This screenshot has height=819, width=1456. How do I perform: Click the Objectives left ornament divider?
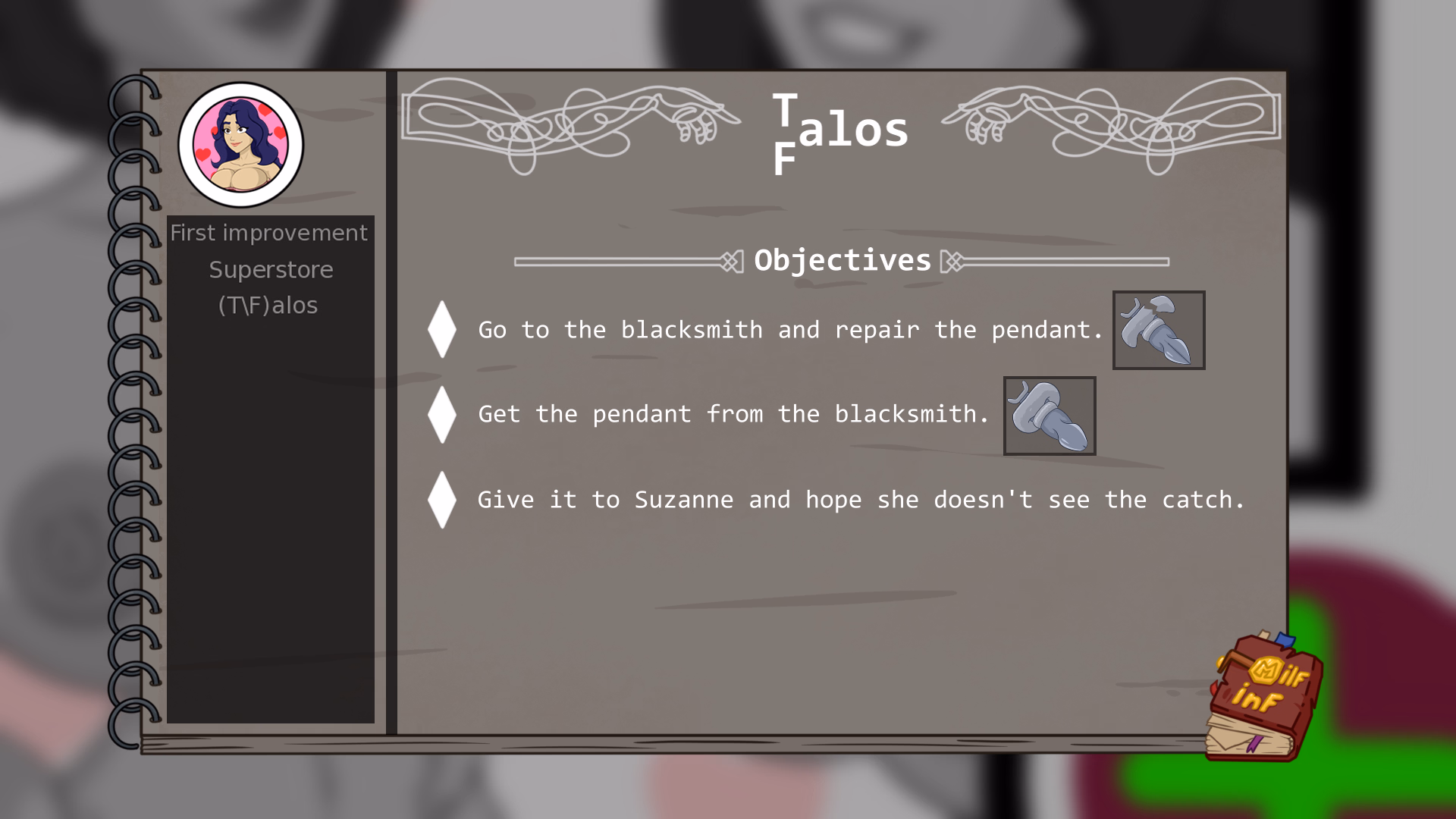coord(622,261)
